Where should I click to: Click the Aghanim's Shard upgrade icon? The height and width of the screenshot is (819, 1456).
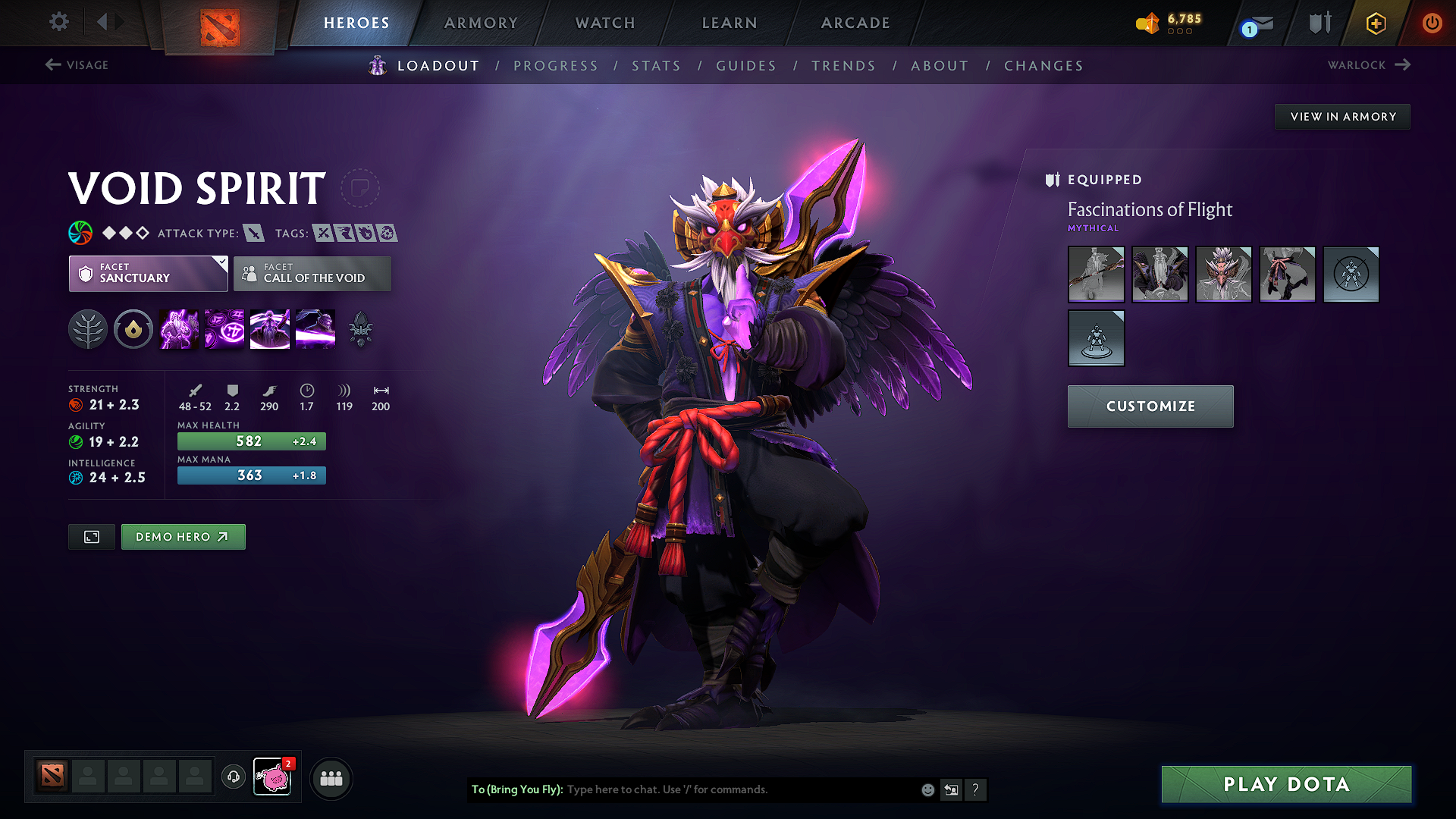pyautogui.click(x=359, y=328)
